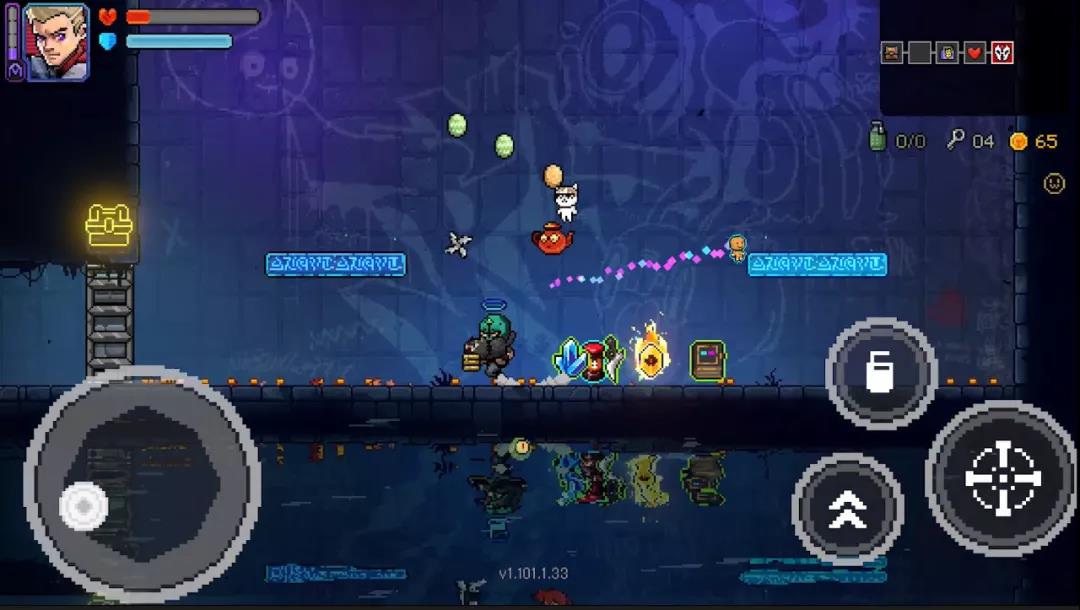Tap the double-arrow jump button
The width and height of the screenshot is (1080, 610).
click(847, 509)
